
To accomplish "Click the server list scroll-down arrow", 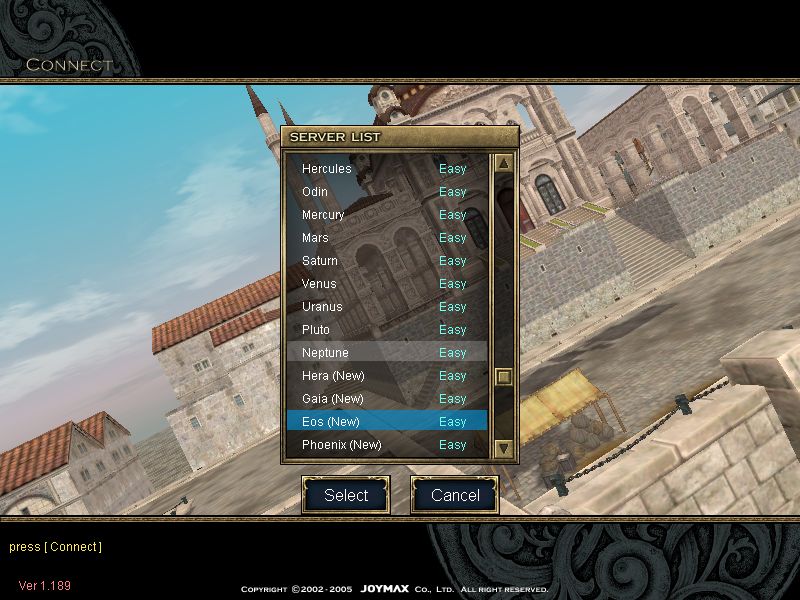I will click(x=504, y=449).
